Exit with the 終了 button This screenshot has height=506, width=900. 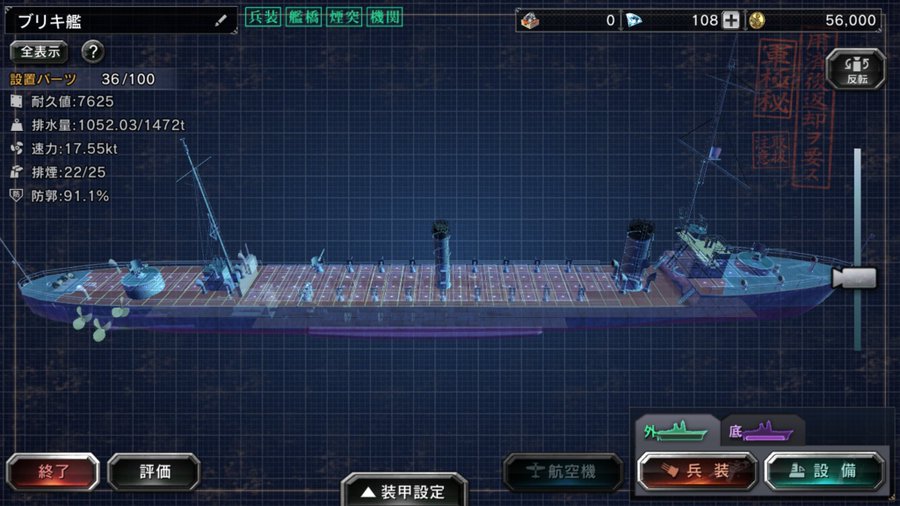click(x=53, y=472)
